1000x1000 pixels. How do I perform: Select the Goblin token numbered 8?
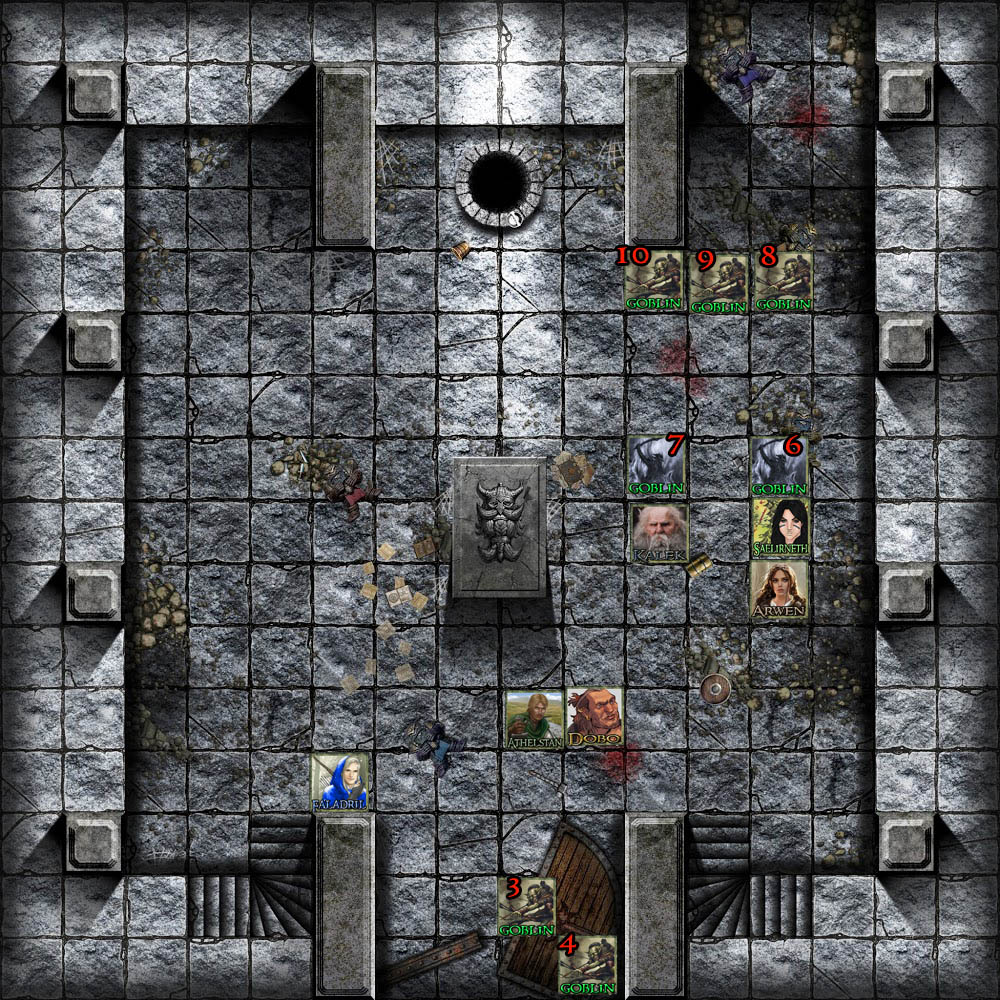[782, 280]
